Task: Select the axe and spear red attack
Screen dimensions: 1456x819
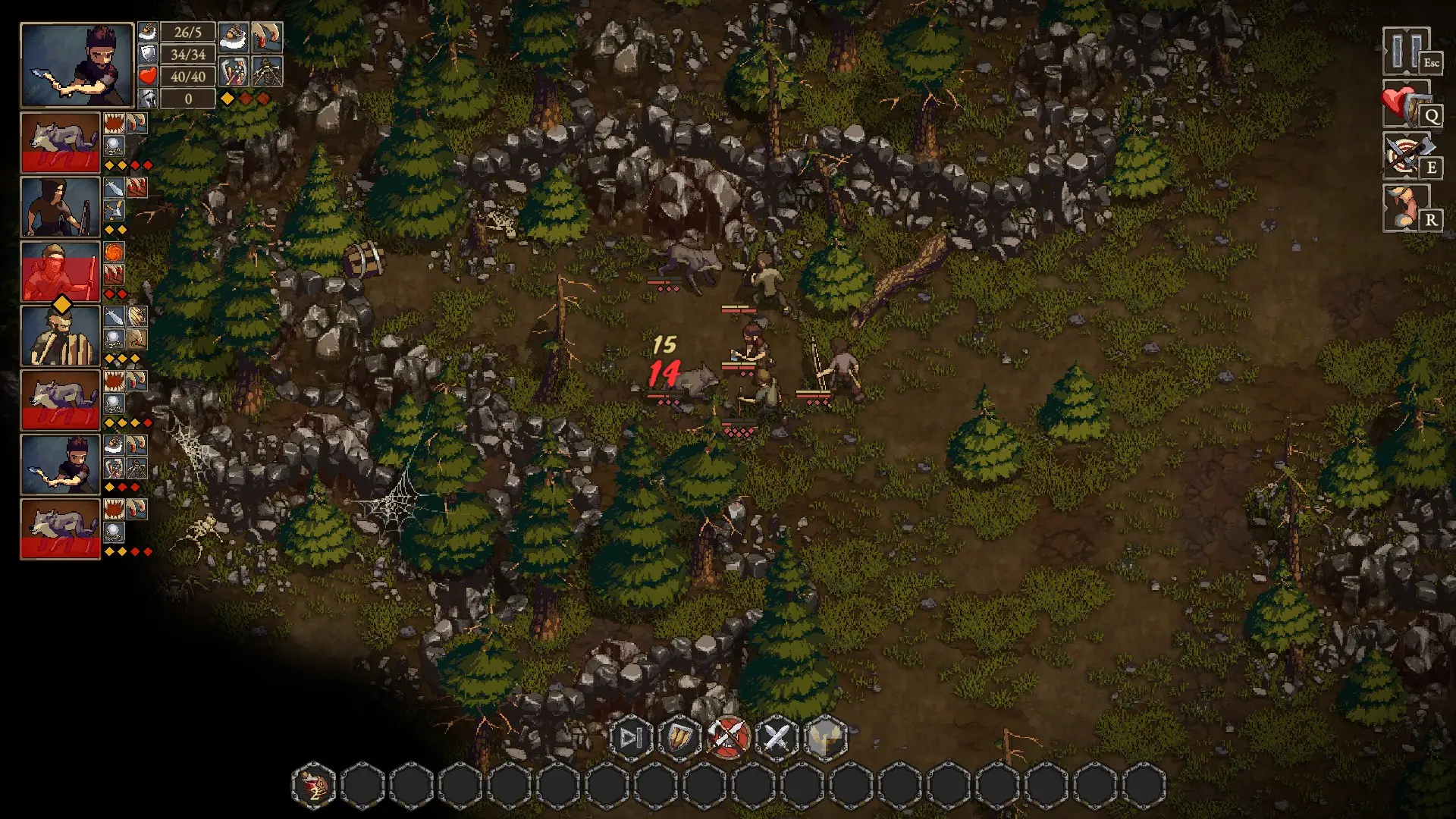Action: [728, 737]
